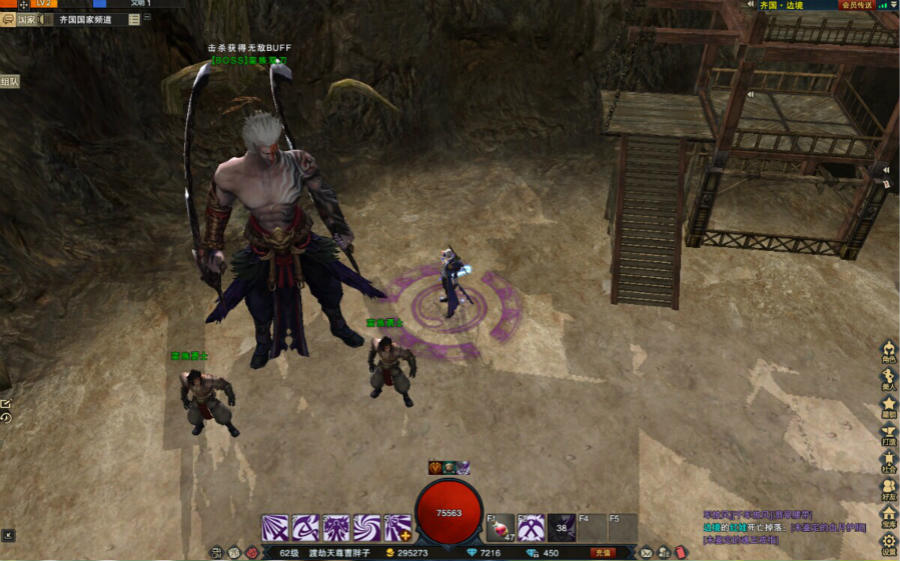This screenshot has height=561, width=900.
Task: Open the 社会 social menu
Action: click(x=888, y=462)
